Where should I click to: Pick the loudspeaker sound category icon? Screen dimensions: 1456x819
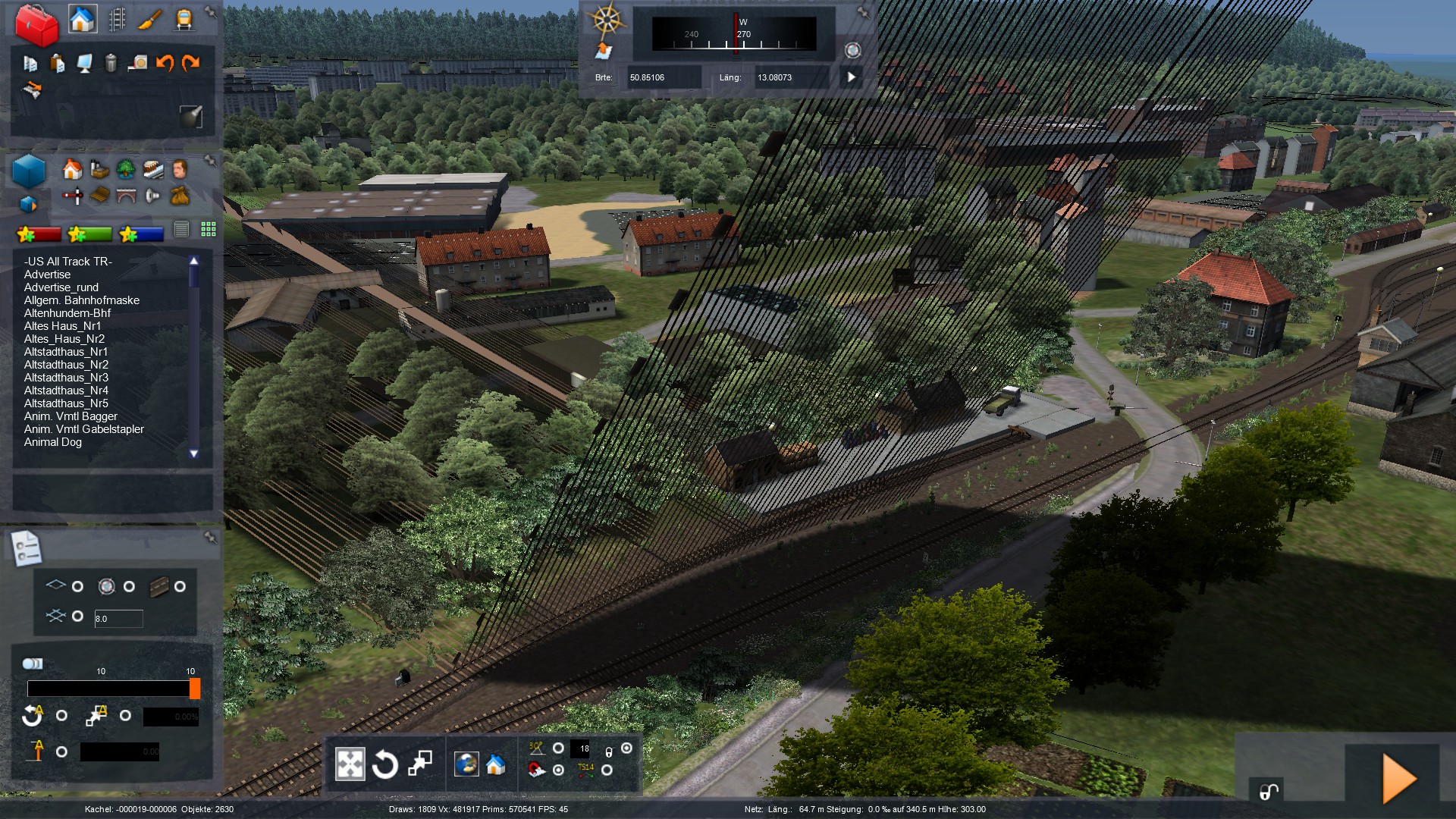152,196
